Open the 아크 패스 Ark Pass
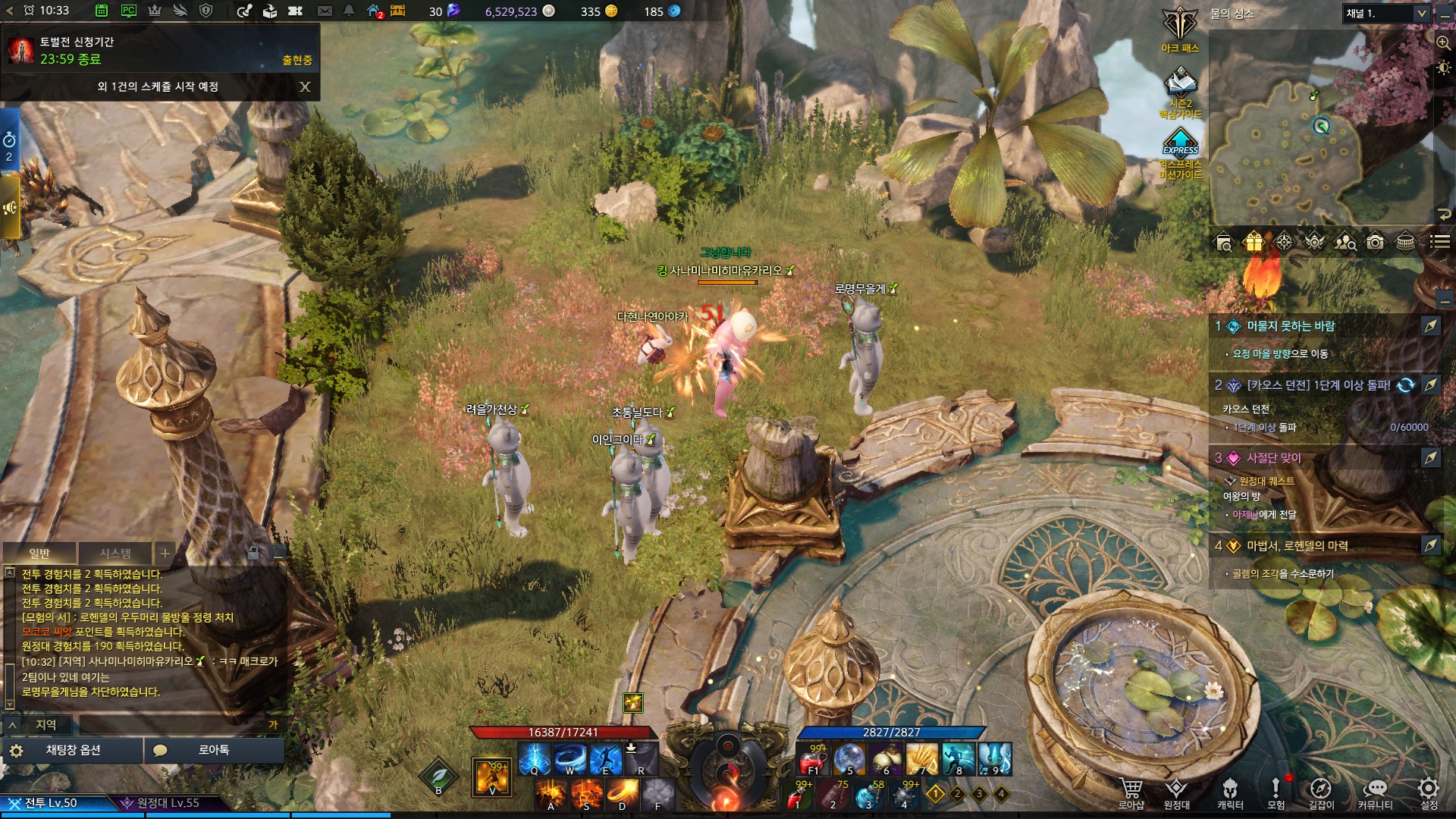Screen dimensions: 1456x819 coord(1180,29)
